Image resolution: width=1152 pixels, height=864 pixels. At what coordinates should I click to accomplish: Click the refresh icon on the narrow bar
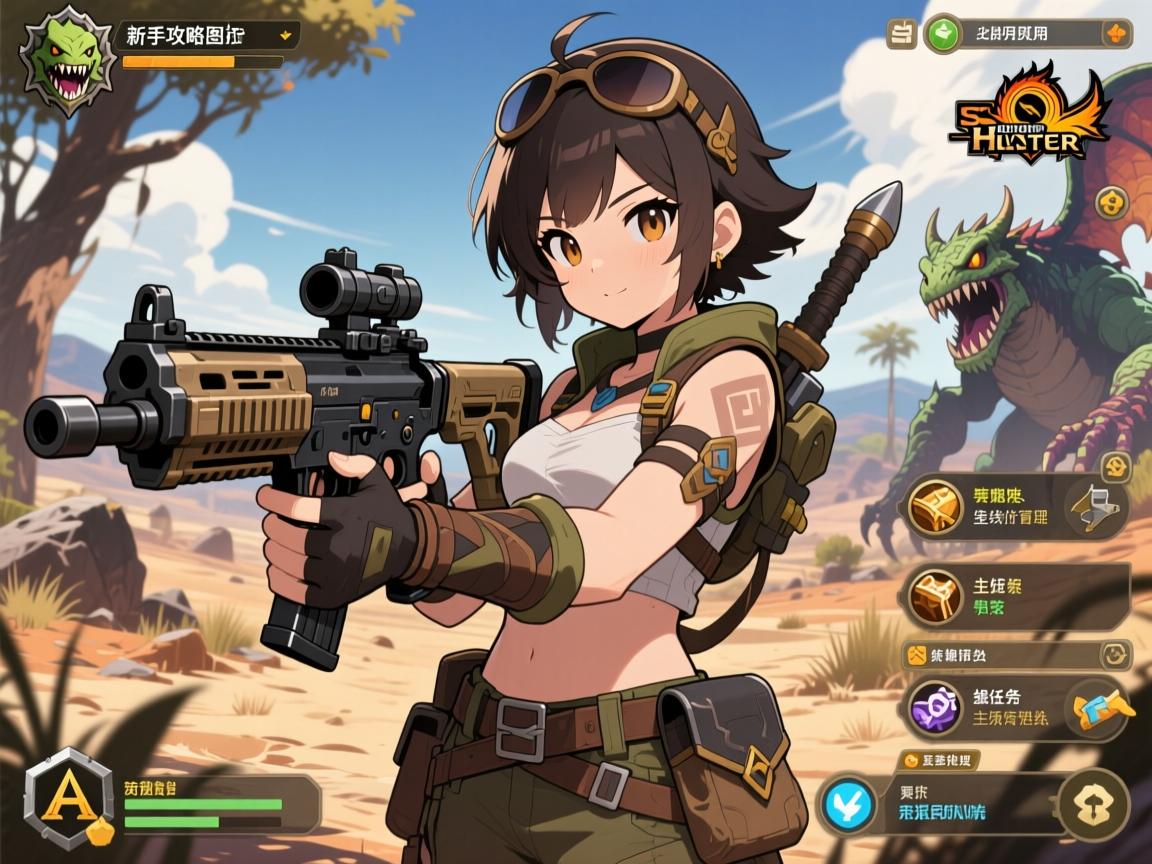[x=1116, y=655]
